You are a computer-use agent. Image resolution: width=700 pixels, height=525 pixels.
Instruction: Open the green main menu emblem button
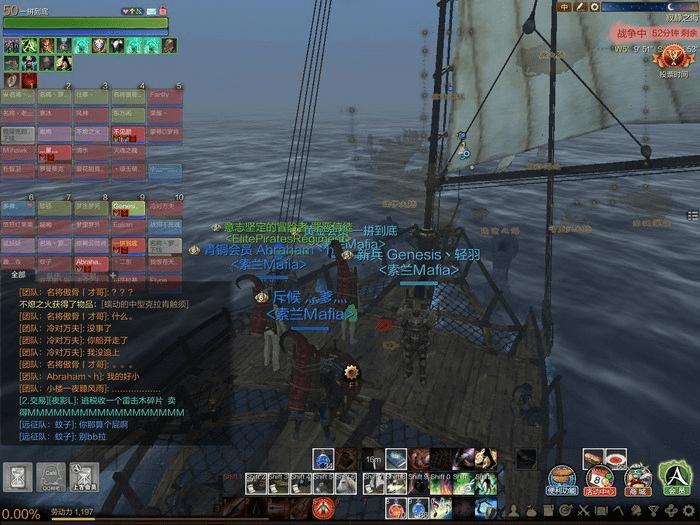click(x=677, y=476)
